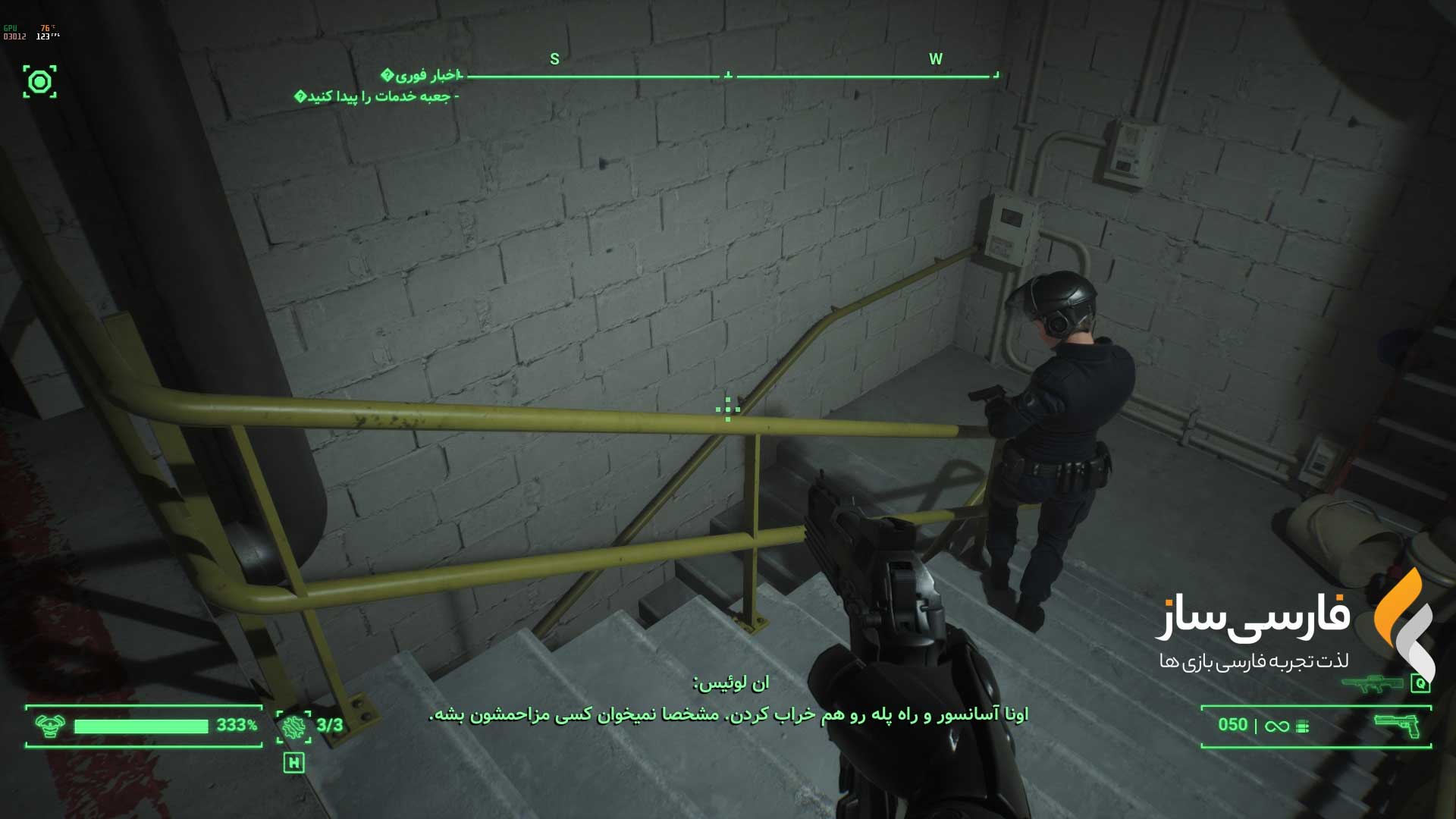Select the RoboCop head health icon
The height and width of the screenshot is (819, 1456).
50,726
